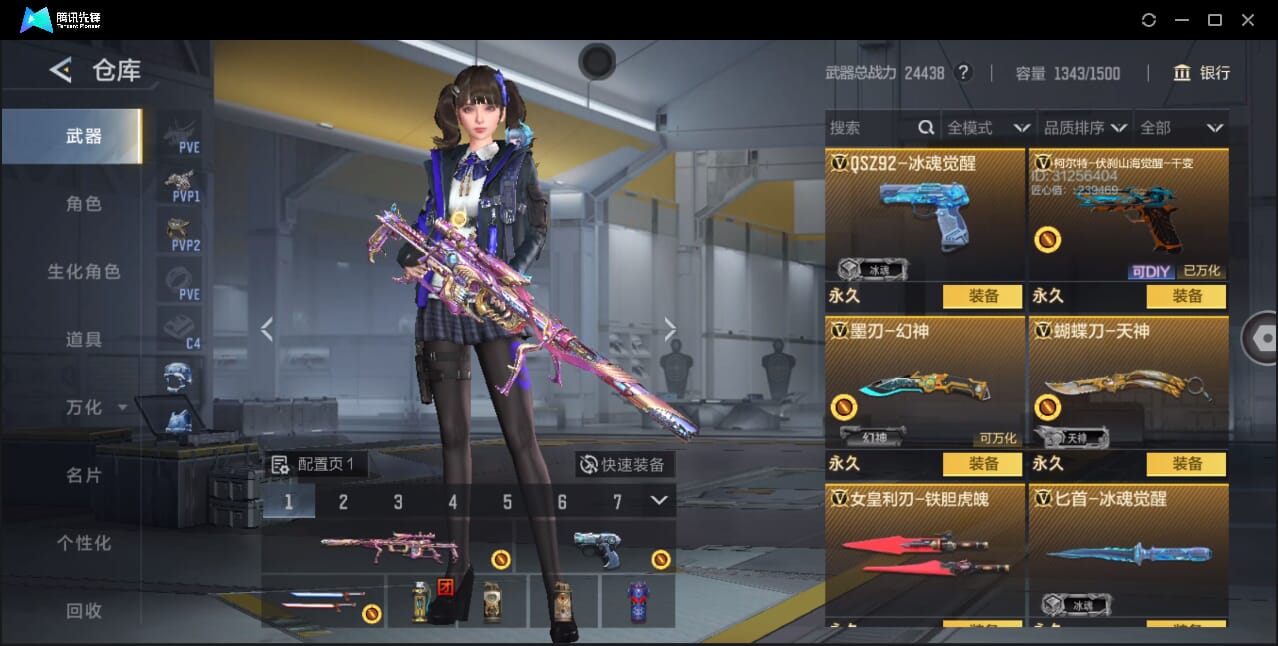
Task: Open the 品质排序 quality sort dropdown
Action: pyautogui.click(x=1085, y=128)
